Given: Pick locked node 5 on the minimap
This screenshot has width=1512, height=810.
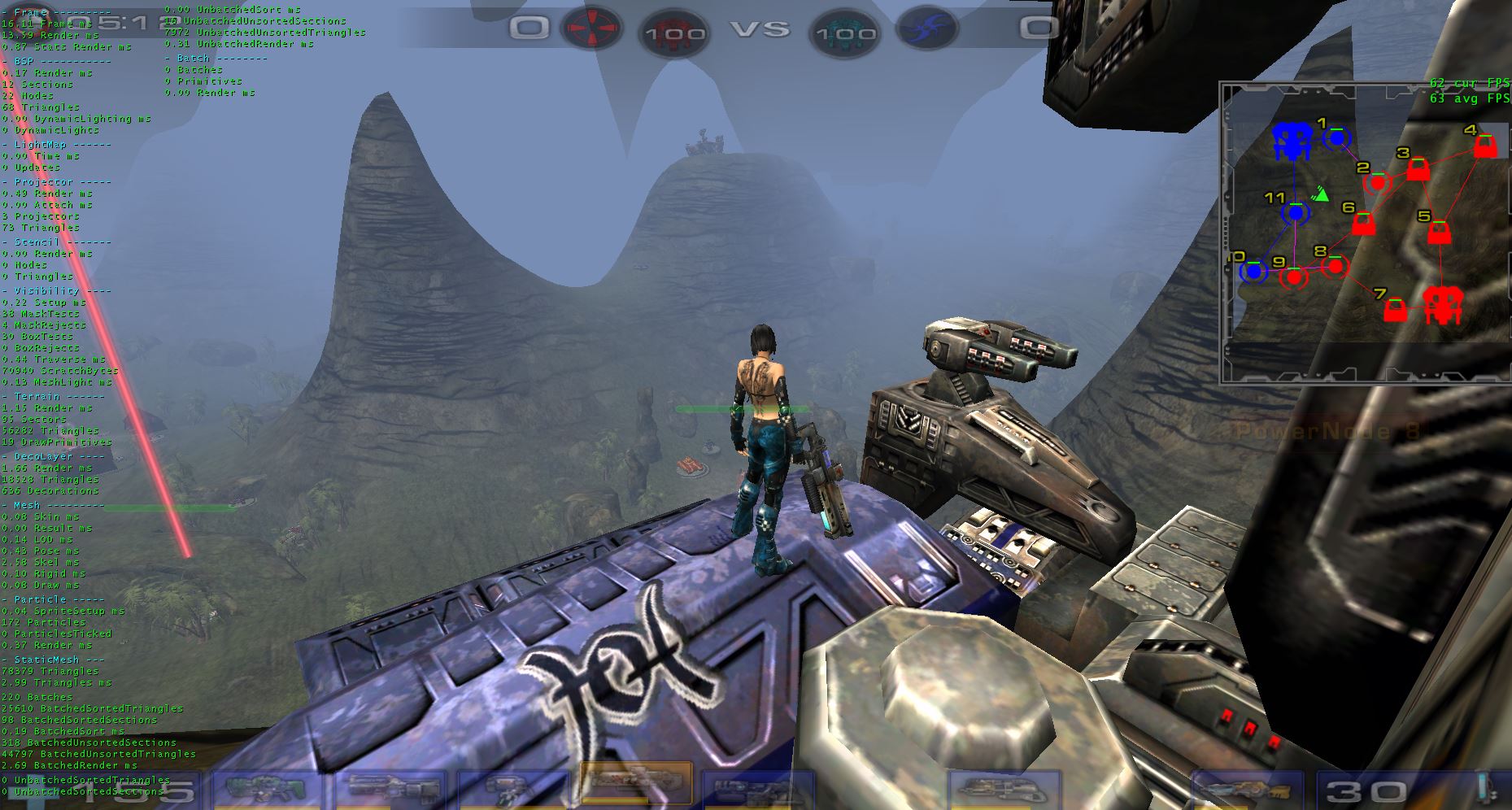Looking at the screenshot, I should (x=1439, y=233).
